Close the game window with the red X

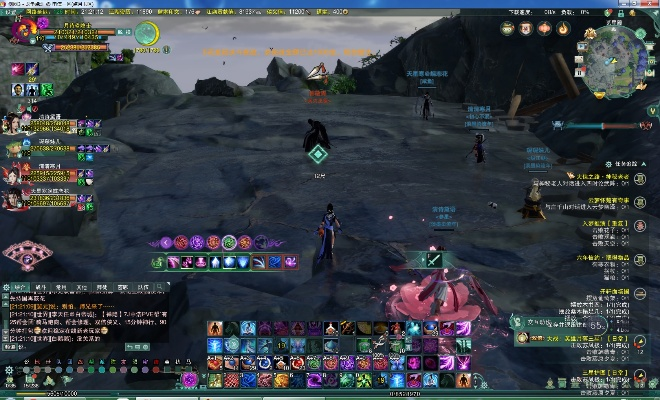pos(651,5)
